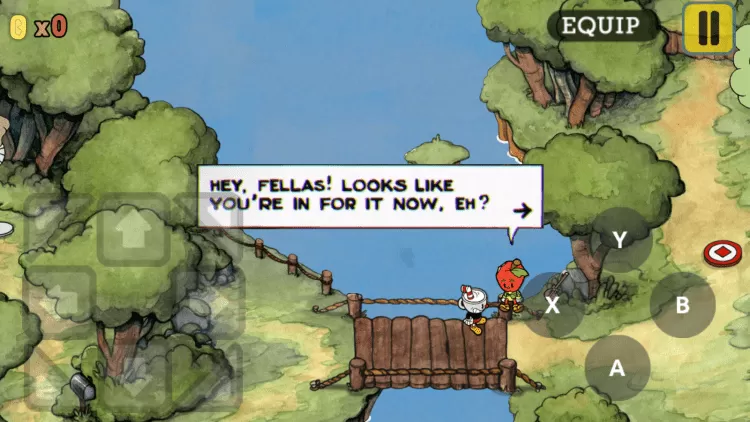Advance dialogue with the speech bubble arrow
Viewport: 750px width, 422px height.
coord(520,210)
